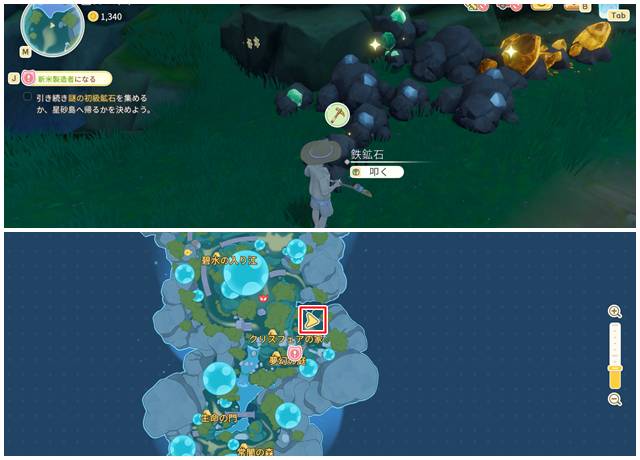This screenshot has width=640, height=460.
Task: Select the 生命の門 map location
Action: pyautogui.click(x=220, y=417)
